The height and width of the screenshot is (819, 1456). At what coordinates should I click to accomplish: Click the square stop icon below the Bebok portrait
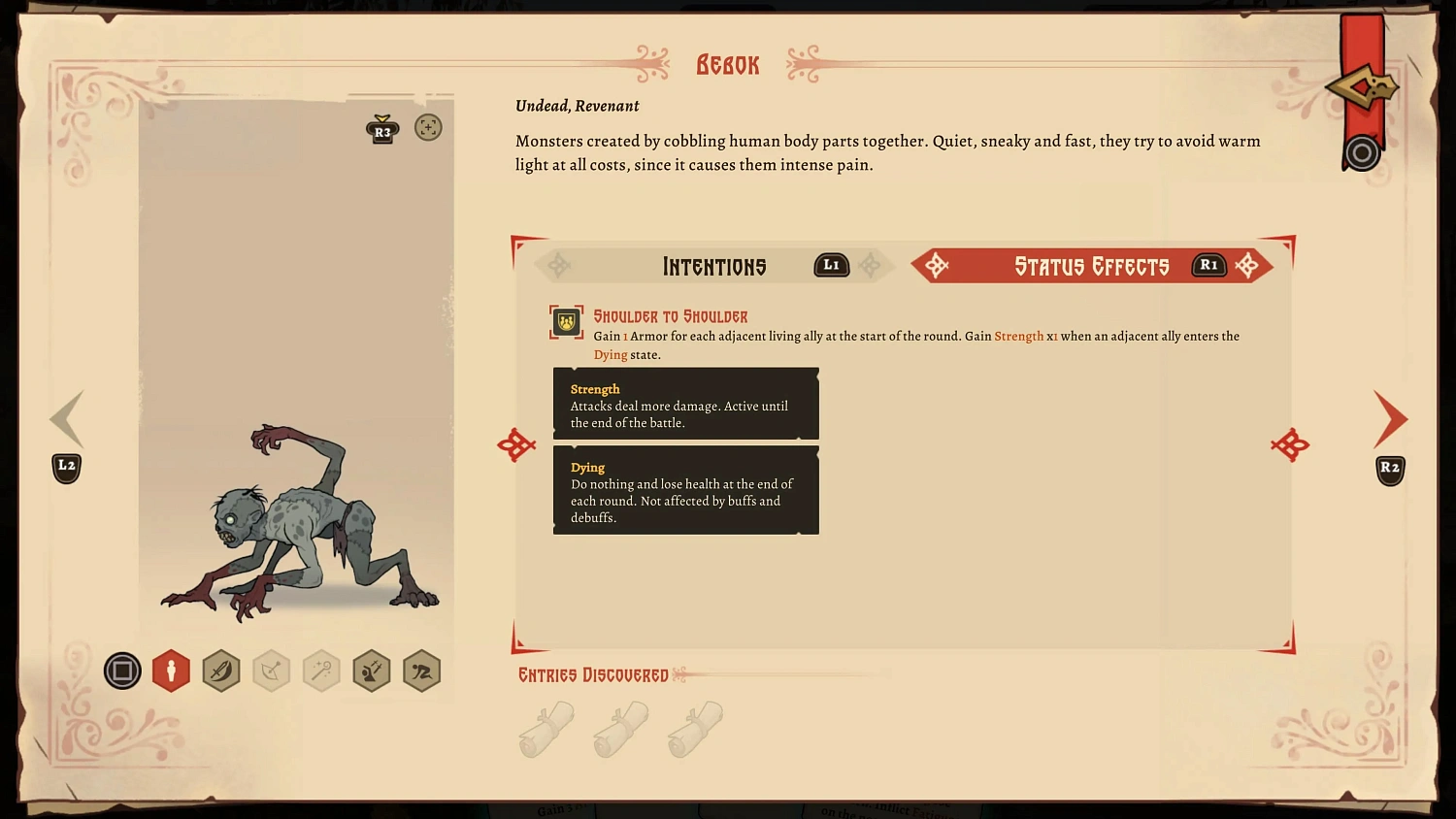click(x=122, y=671)
